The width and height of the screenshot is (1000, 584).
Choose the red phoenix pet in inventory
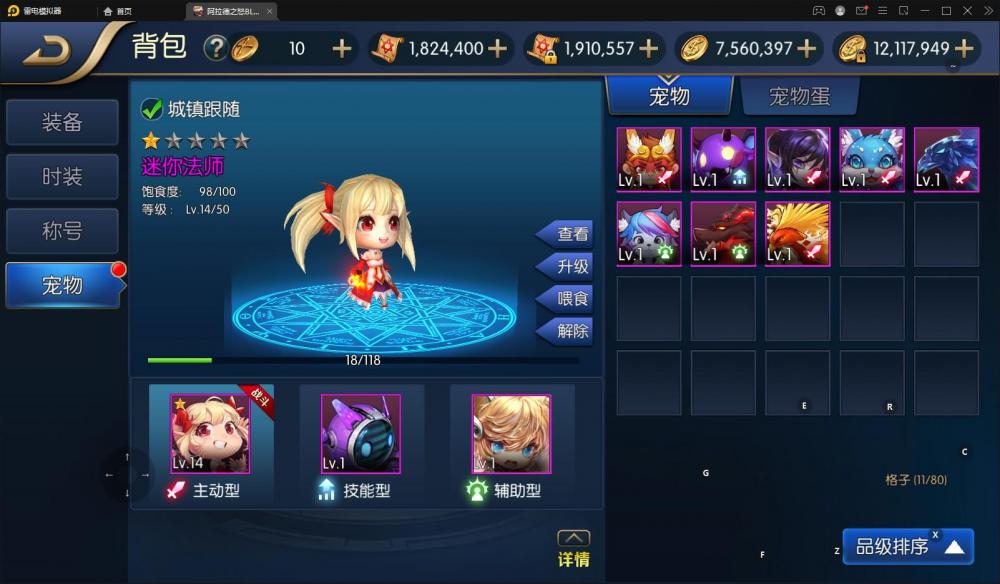(797, 234)
